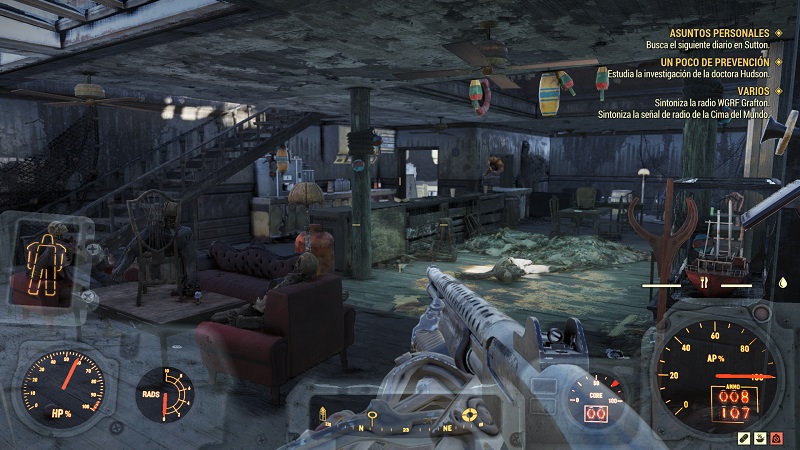Select the pill status effect icon
Viewport: 800px width, 450px height.
pyautogui.click(x=745, y=438)
